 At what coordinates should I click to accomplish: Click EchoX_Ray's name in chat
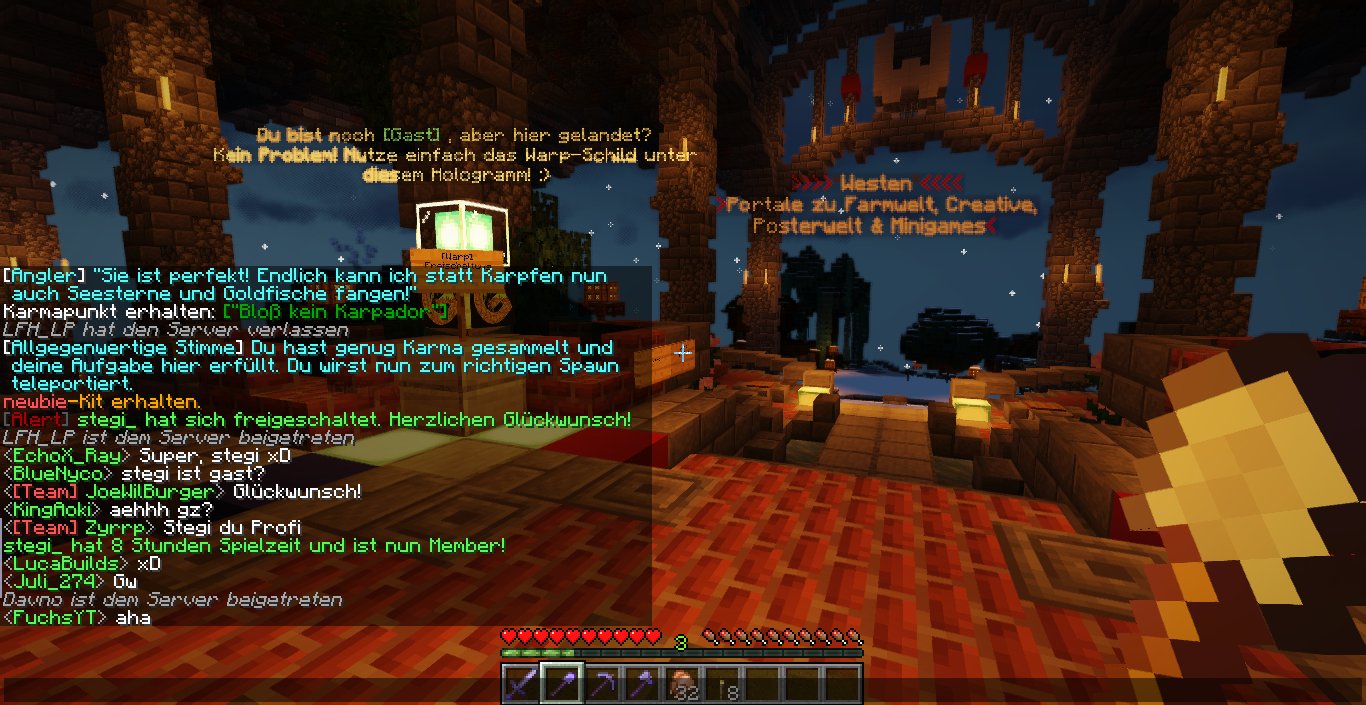[x=60, y=456]
